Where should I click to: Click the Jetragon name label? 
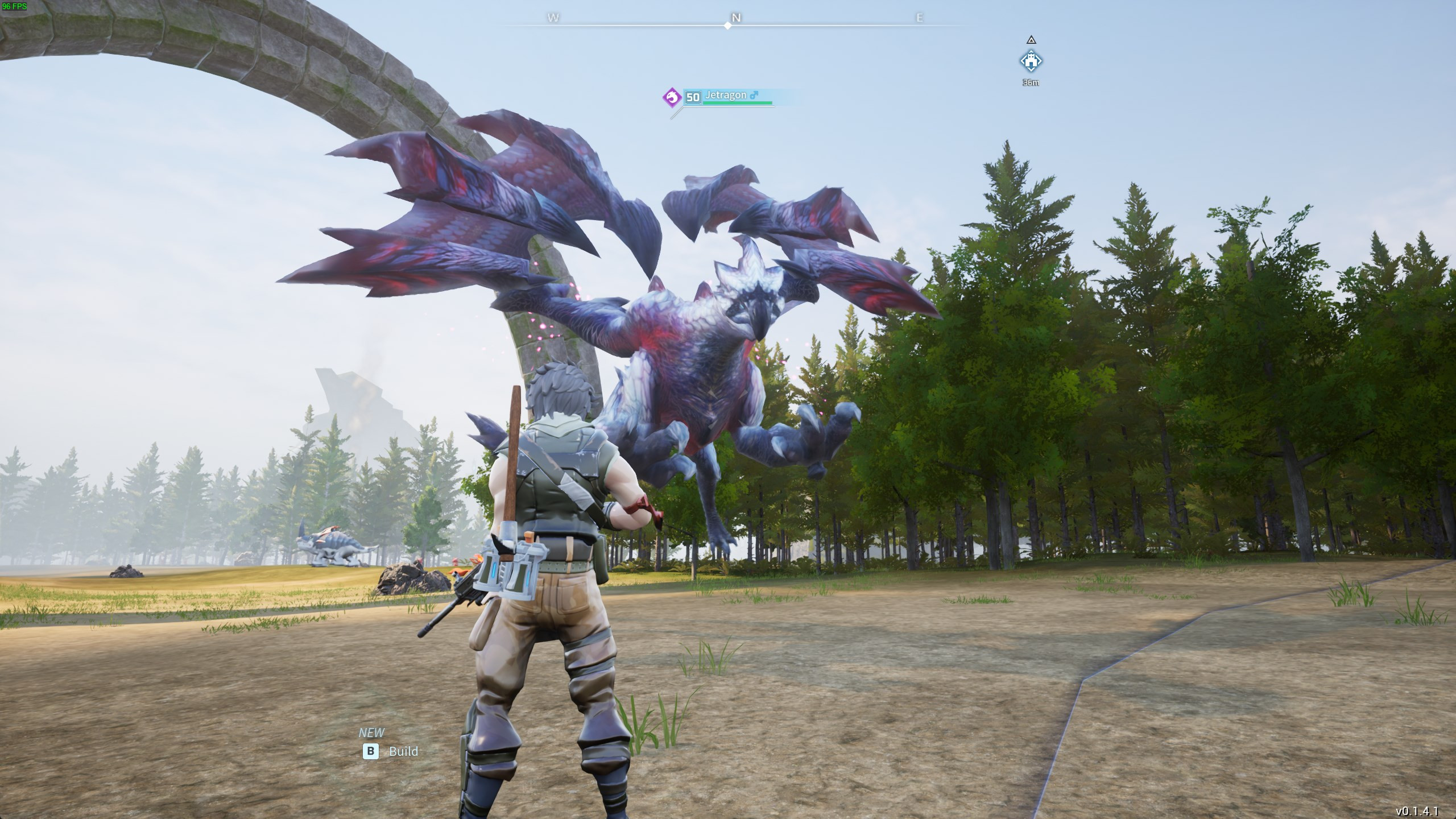[726, 95]
